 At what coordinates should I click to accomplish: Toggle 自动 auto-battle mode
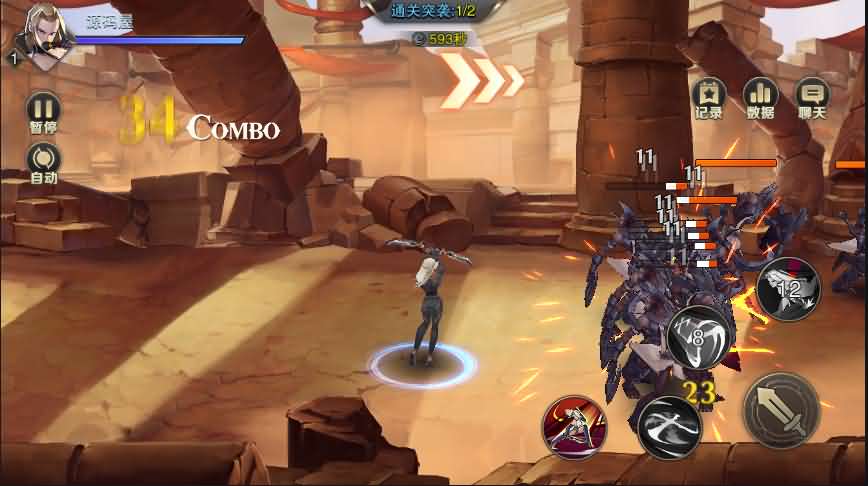click(x=43, y=159)
